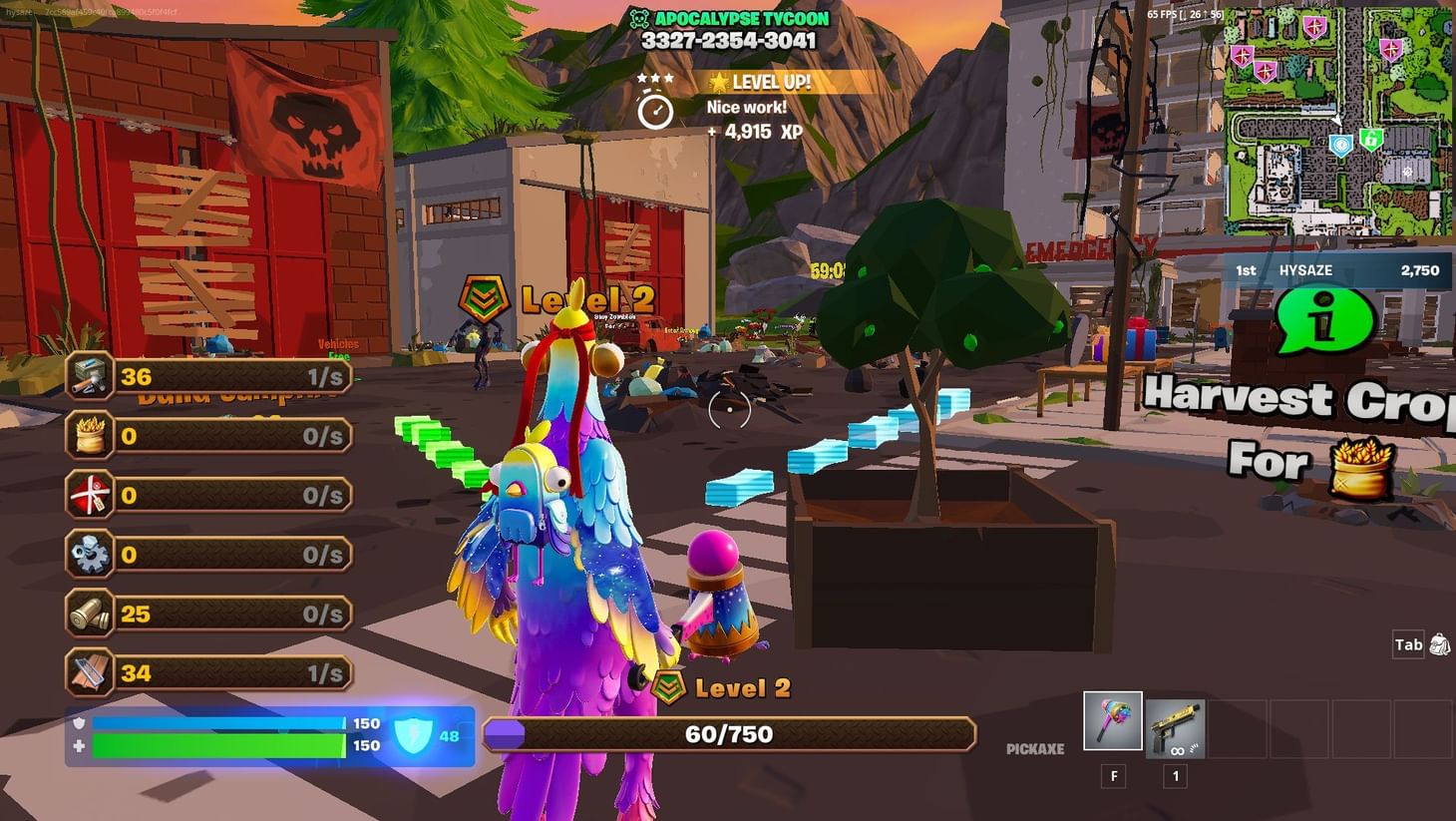The height and width of the screenshot is (821, 1456).
Task: Select the rainbow pickaxe hotbar slot
Action: point(1112,720)
